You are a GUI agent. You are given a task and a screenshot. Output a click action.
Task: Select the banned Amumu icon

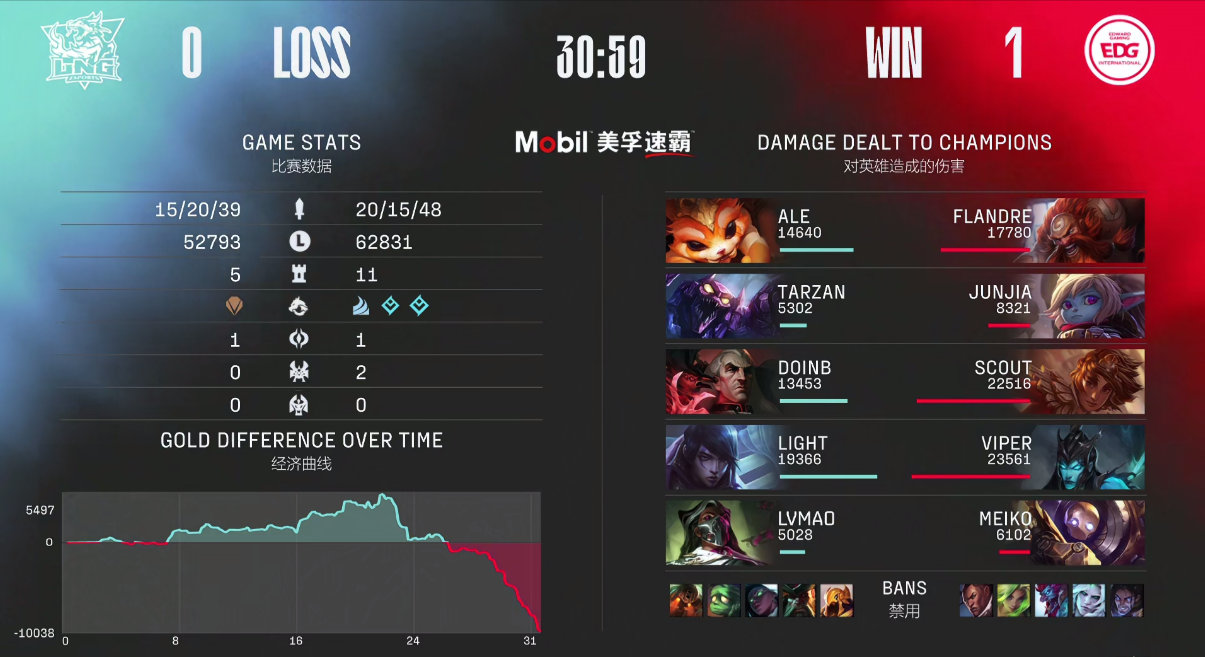pos(722,600)
